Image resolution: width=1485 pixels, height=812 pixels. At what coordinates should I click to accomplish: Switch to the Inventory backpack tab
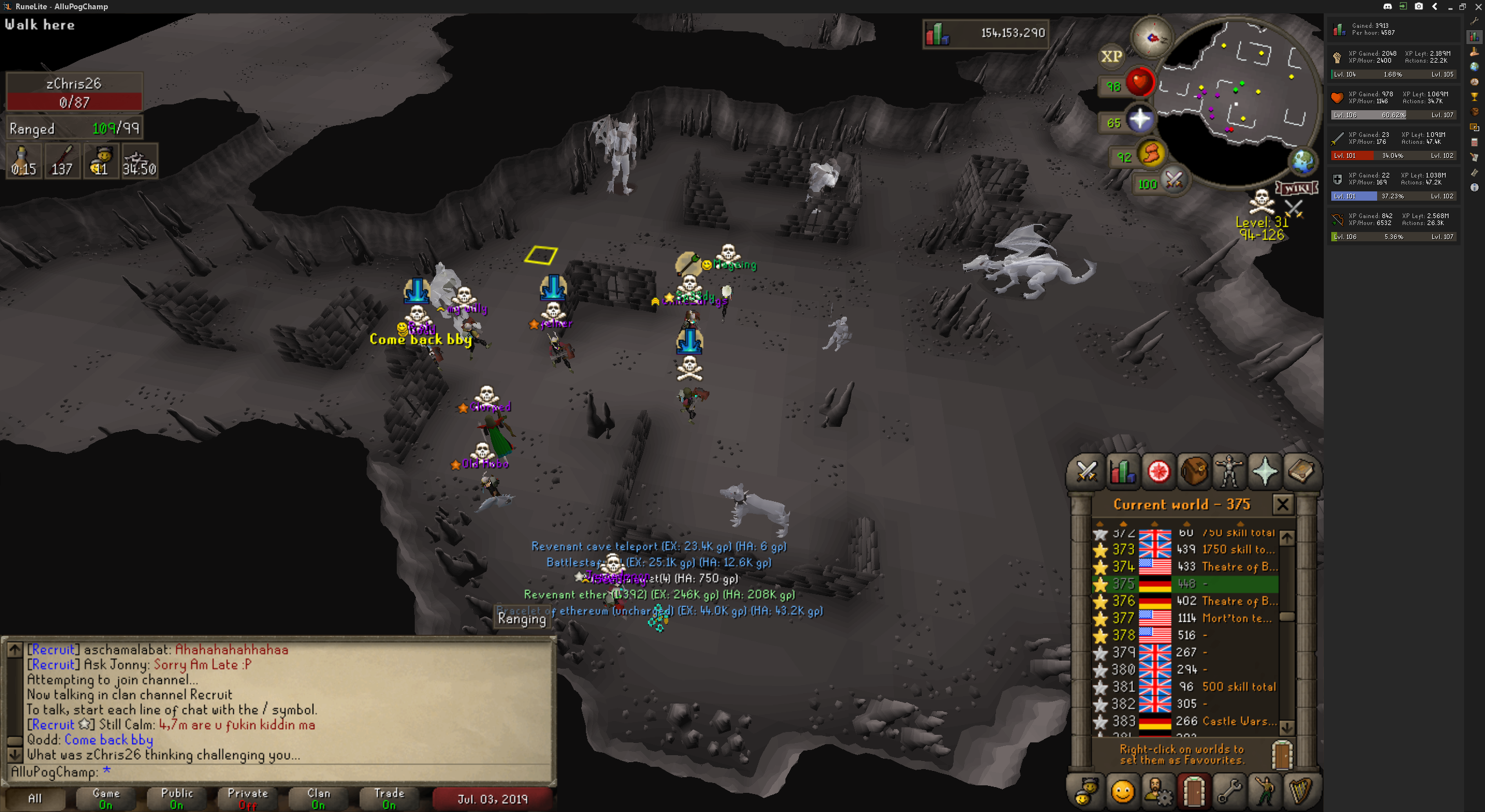click(x=1193, y=472)
